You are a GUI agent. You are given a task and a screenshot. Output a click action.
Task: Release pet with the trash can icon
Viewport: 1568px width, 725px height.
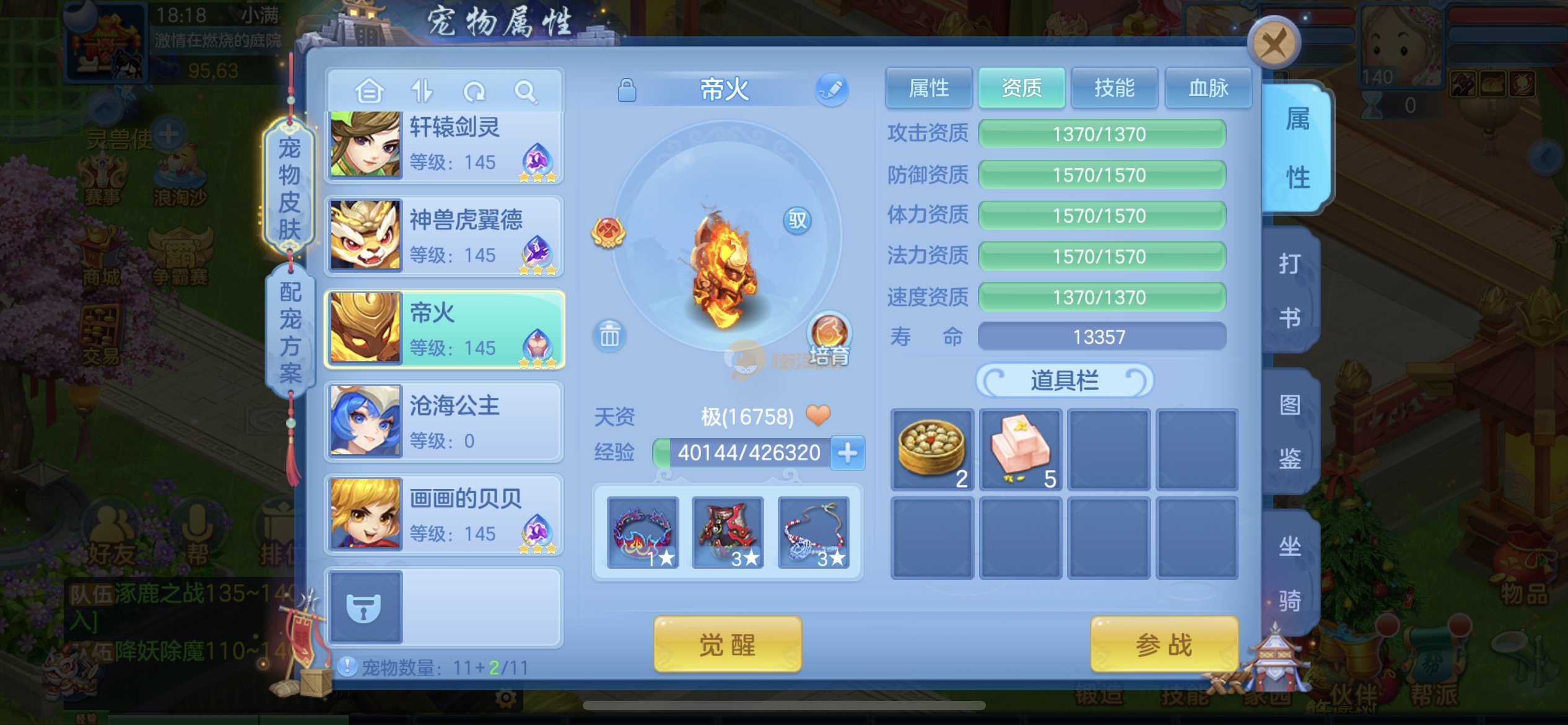[609, 336]
